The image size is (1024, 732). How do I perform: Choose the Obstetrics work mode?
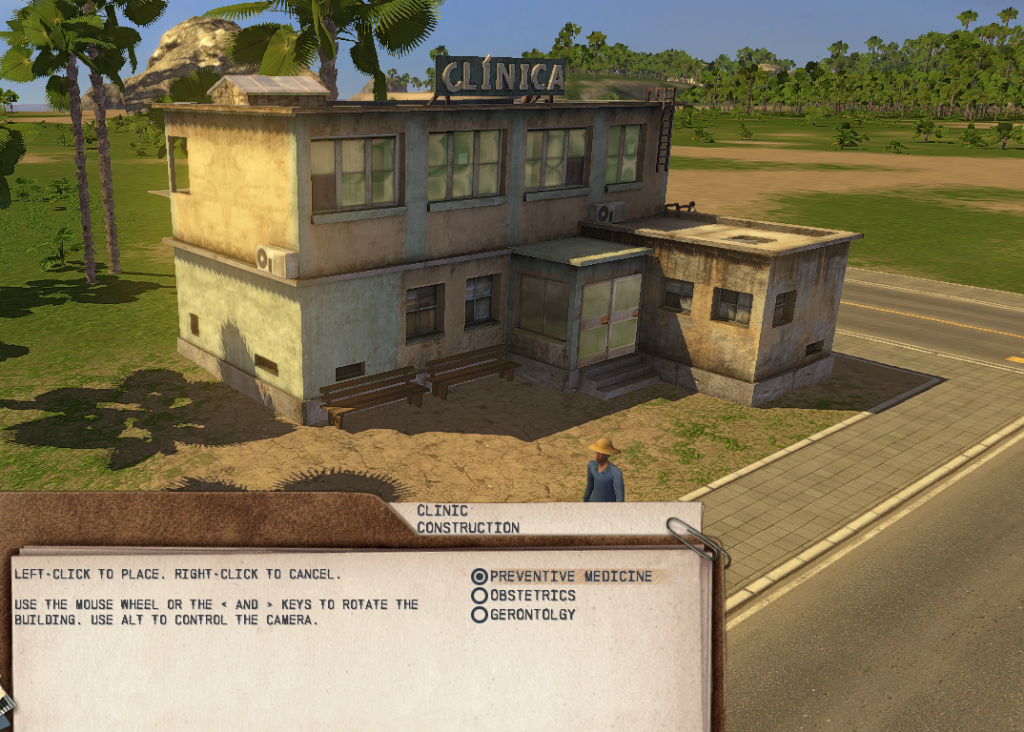point(479,596)
